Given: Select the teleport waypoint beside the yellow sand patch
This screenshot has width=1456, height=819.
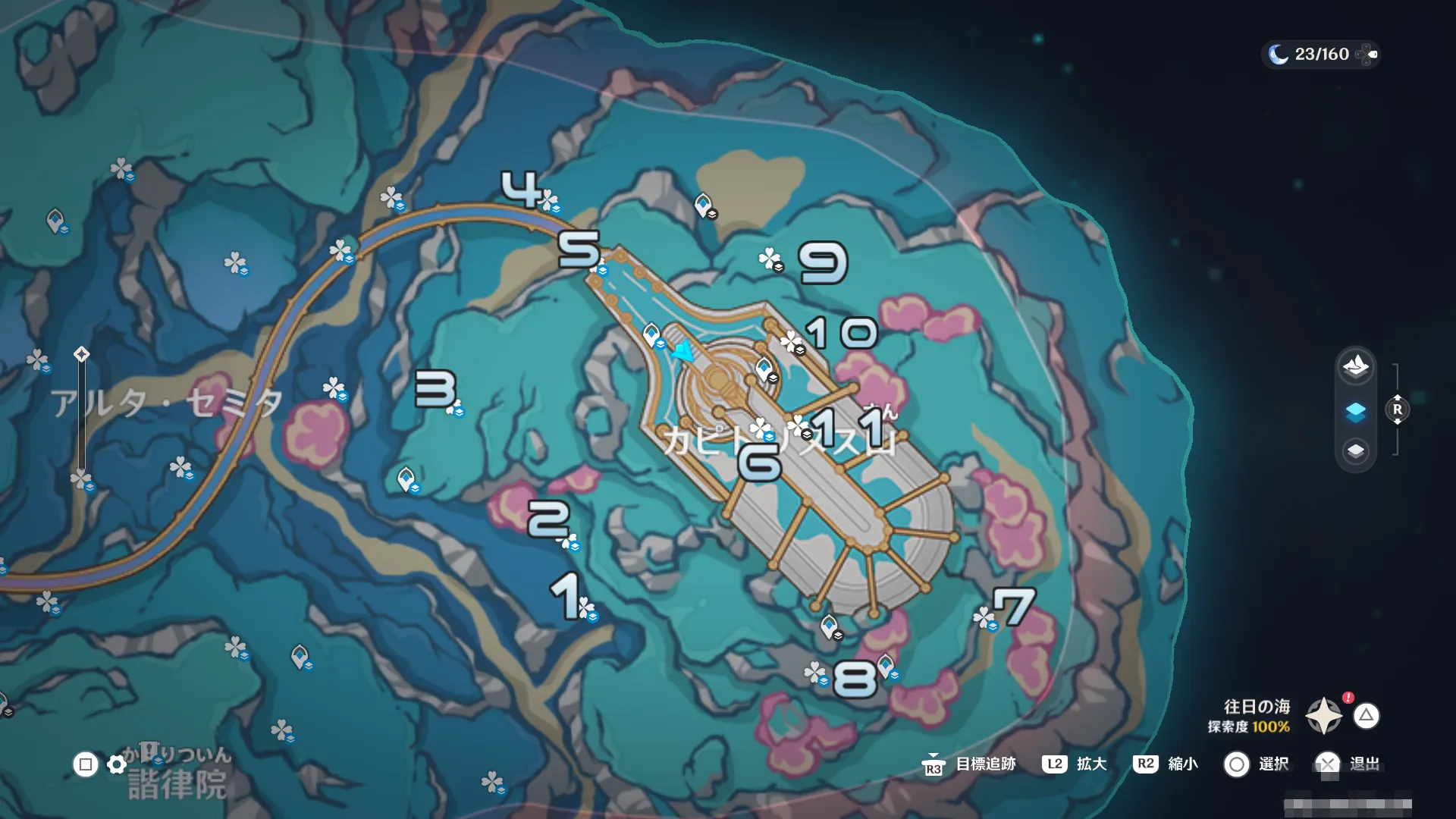Looking at the screenshot, I should pyautogui.click(x=704, y=203).
